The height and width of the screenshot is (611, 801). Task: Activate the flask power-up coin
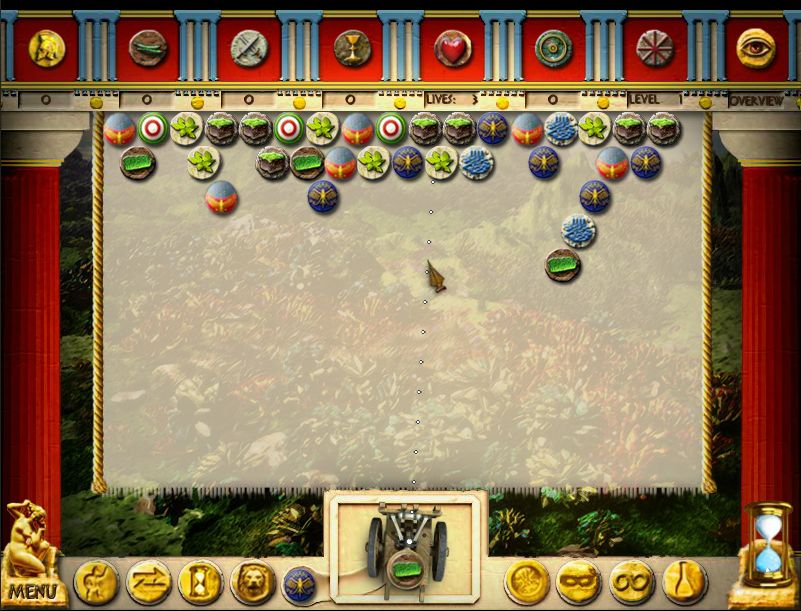[x=684, y=581]
